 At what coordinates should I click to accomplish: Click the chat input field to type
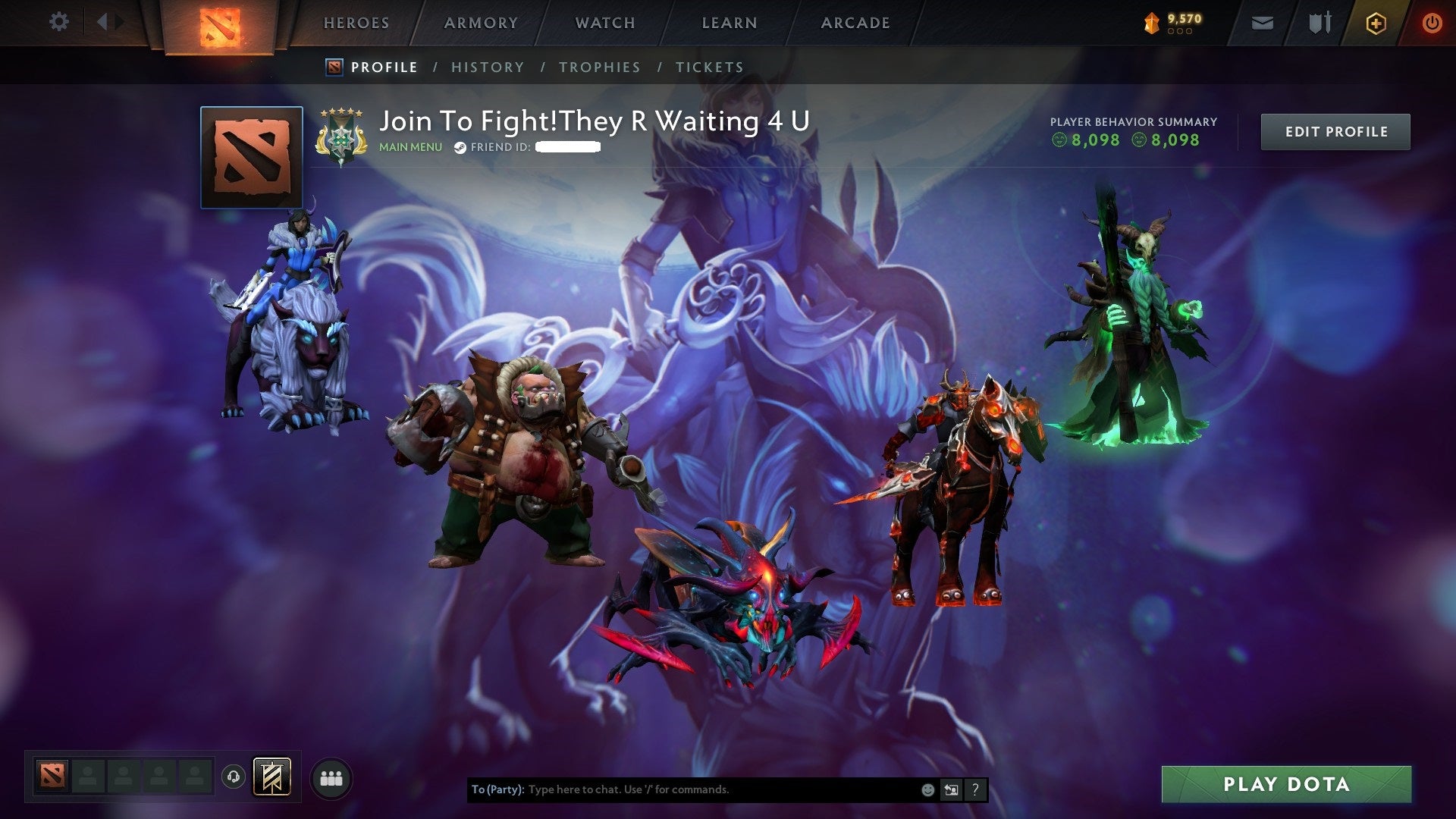point(682,789)
